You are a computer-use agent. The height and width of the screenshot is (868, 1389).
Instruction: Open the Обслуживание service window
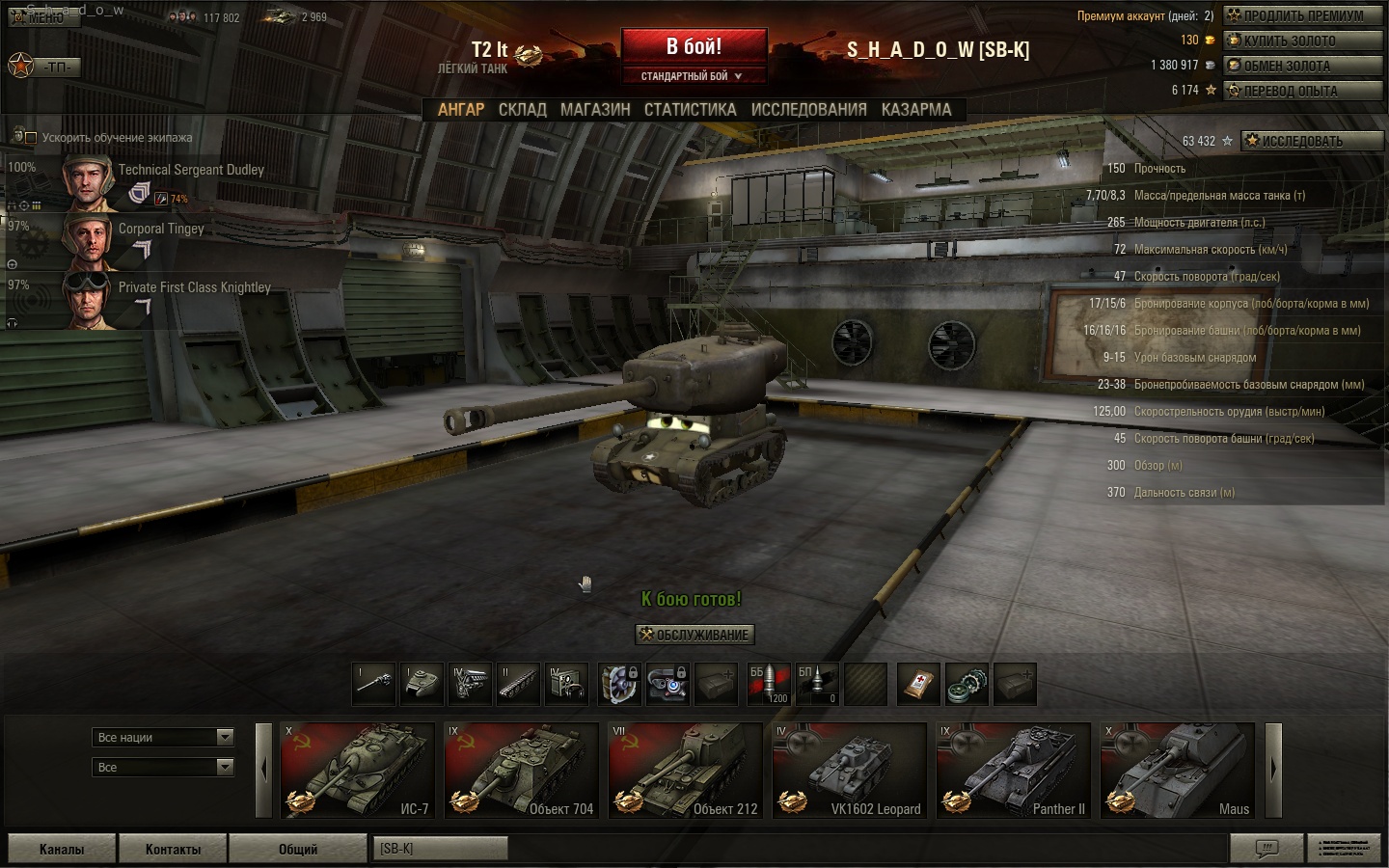point(694,635)
